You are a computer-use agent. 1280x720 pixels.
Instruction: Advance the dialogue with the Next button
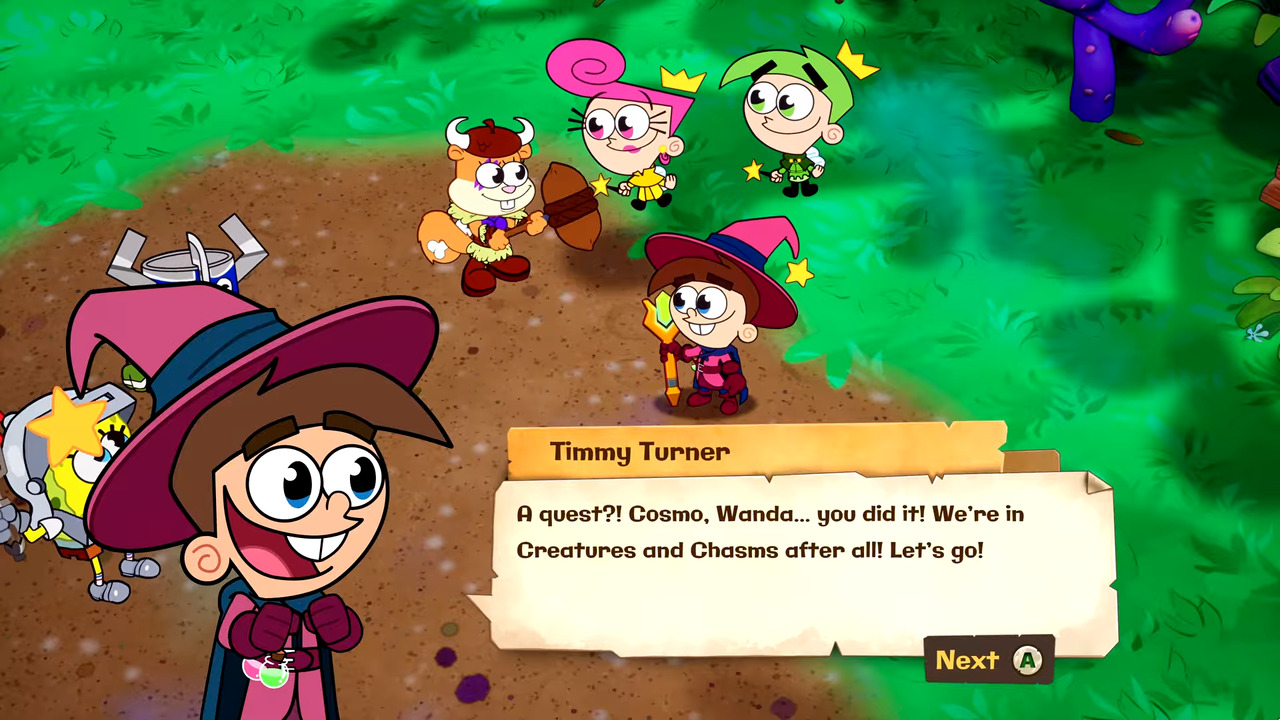pyautogui.click(x=987, y=660)
